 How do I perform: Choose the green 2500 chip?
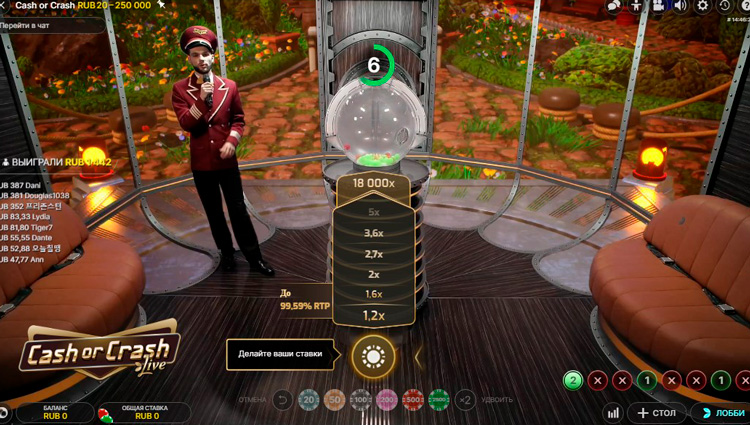click(x=439, y=401)
